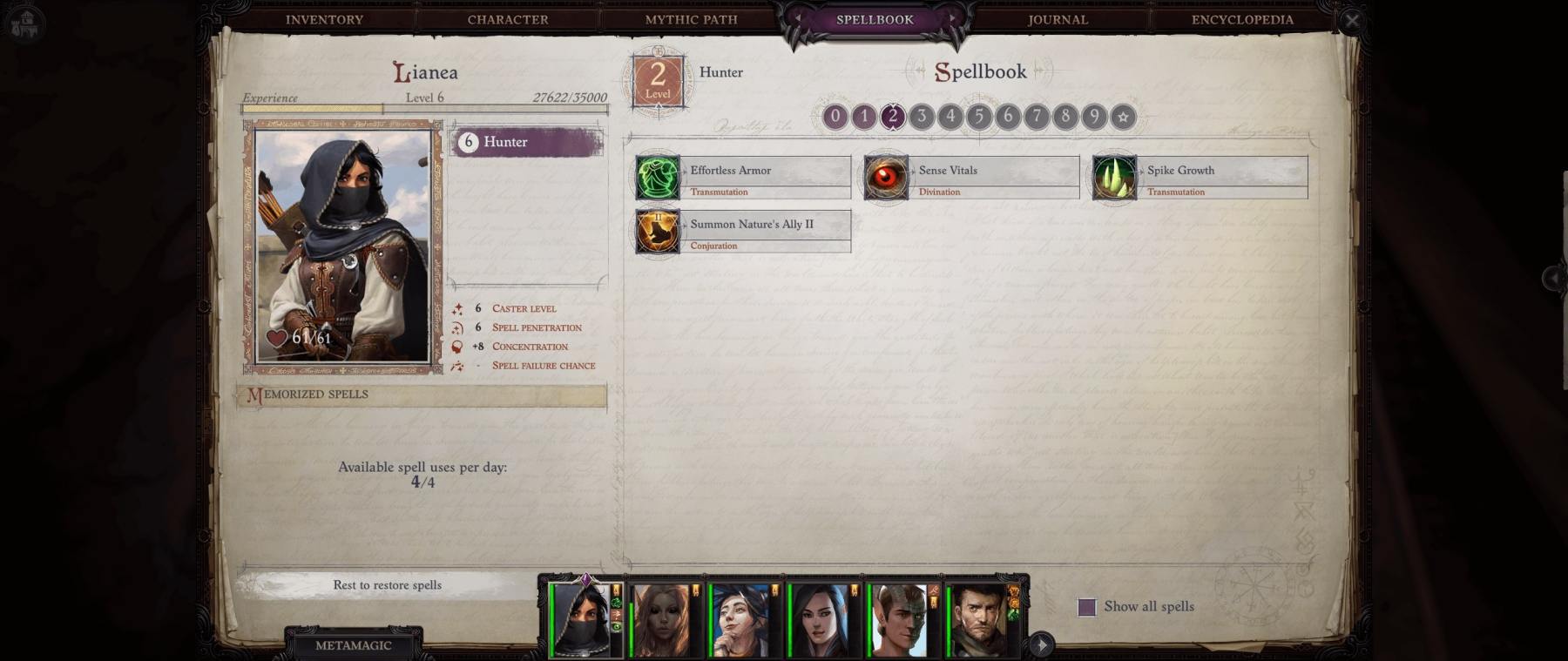Select the Effortless Armor spell
Screen dimensions: 1568x661
coord(743,178)
